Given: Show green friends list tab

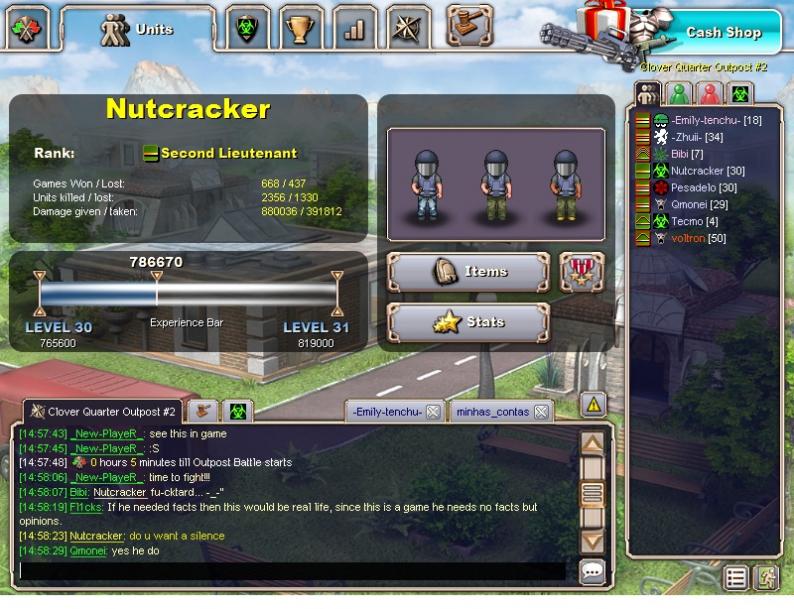Looking at the screenshot, I should [680, 94].
